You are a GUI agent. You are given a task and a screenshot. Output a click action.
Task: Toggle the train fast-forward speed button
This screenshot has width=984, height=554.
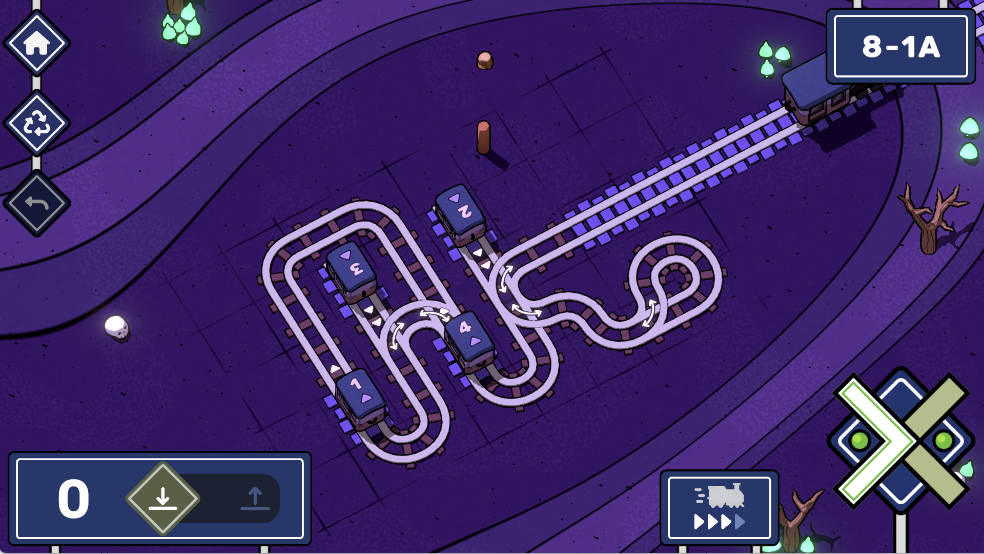[719, 507]
